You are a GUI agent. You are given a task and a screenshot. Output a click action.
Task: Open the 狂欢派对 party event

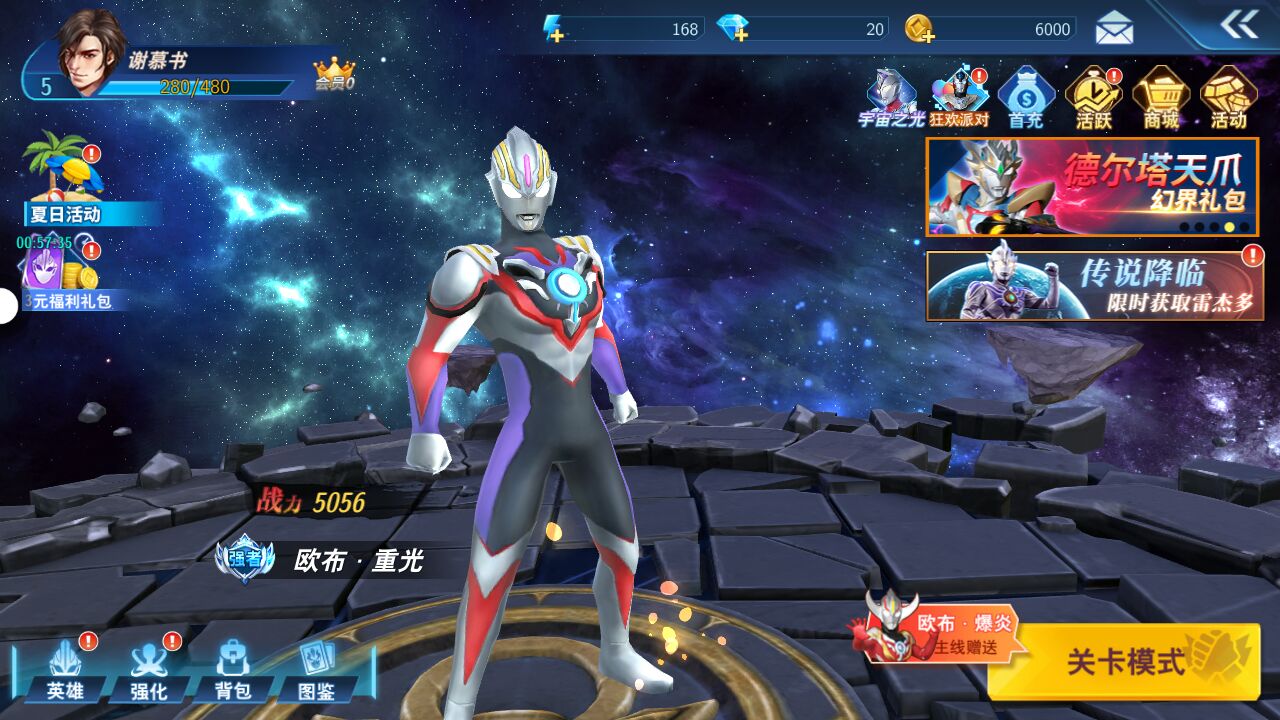tap(959, 99)
